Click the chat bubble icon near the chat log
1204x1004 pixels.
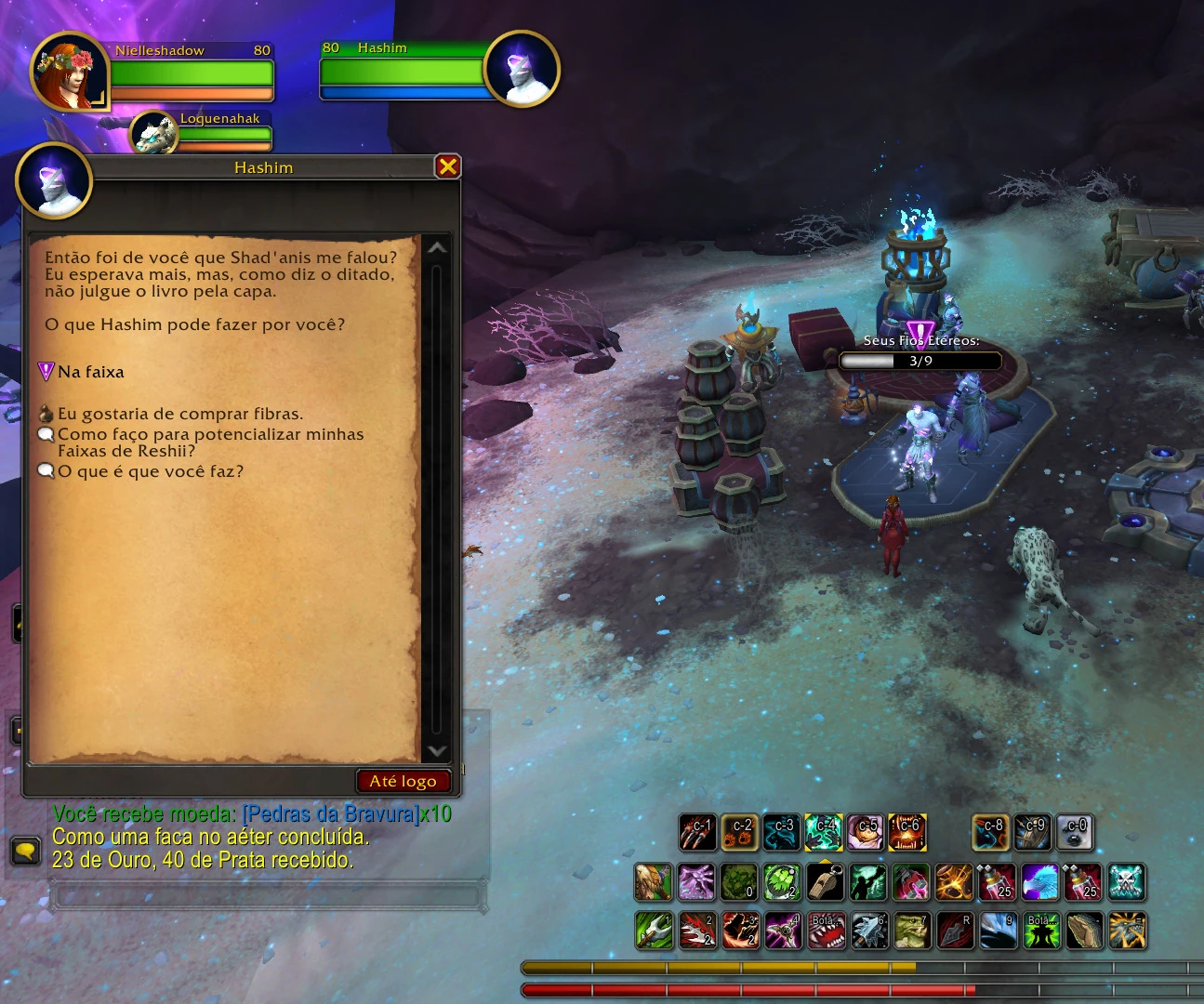click(x=25, y=849)
